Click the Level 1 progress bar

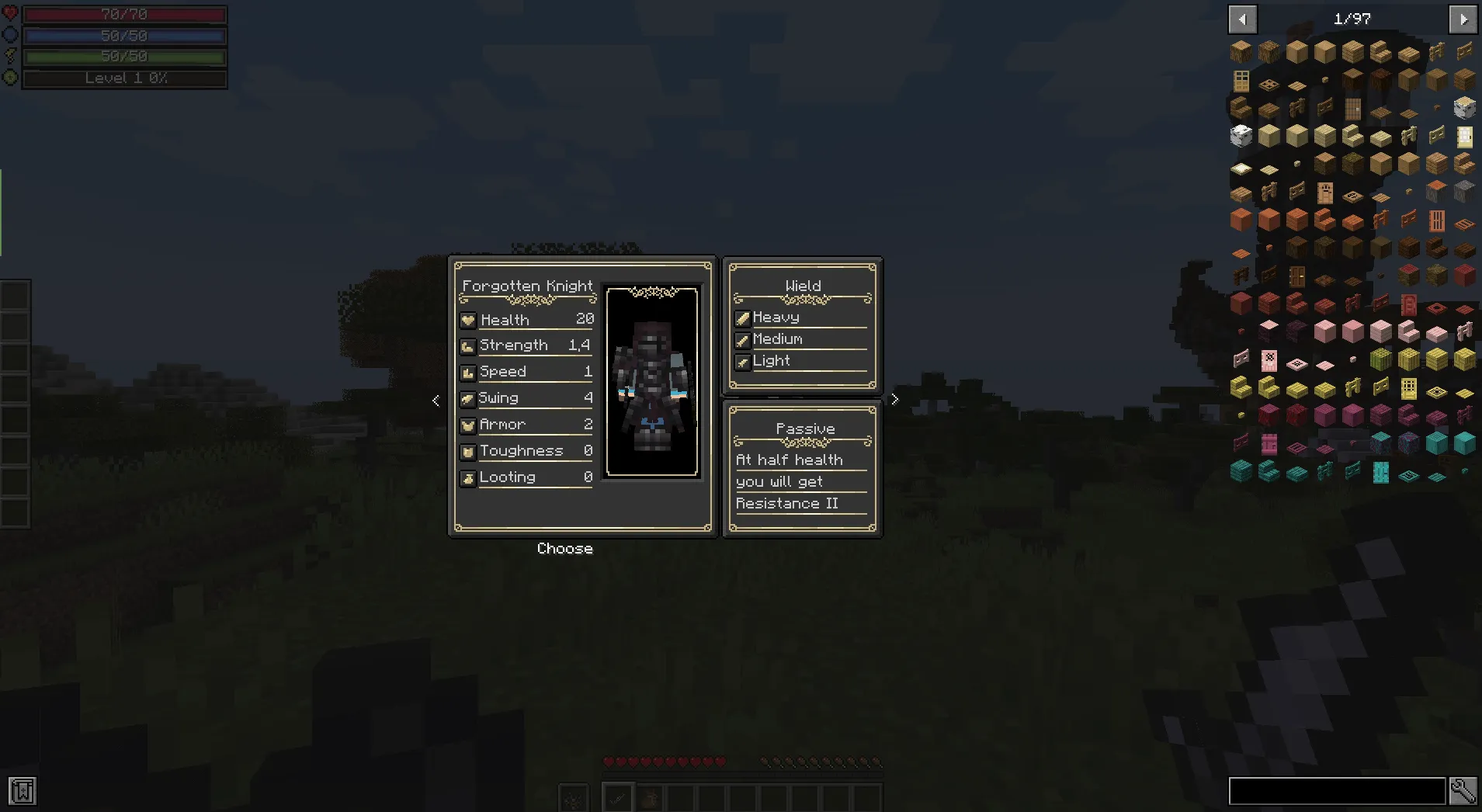[124, 78]
